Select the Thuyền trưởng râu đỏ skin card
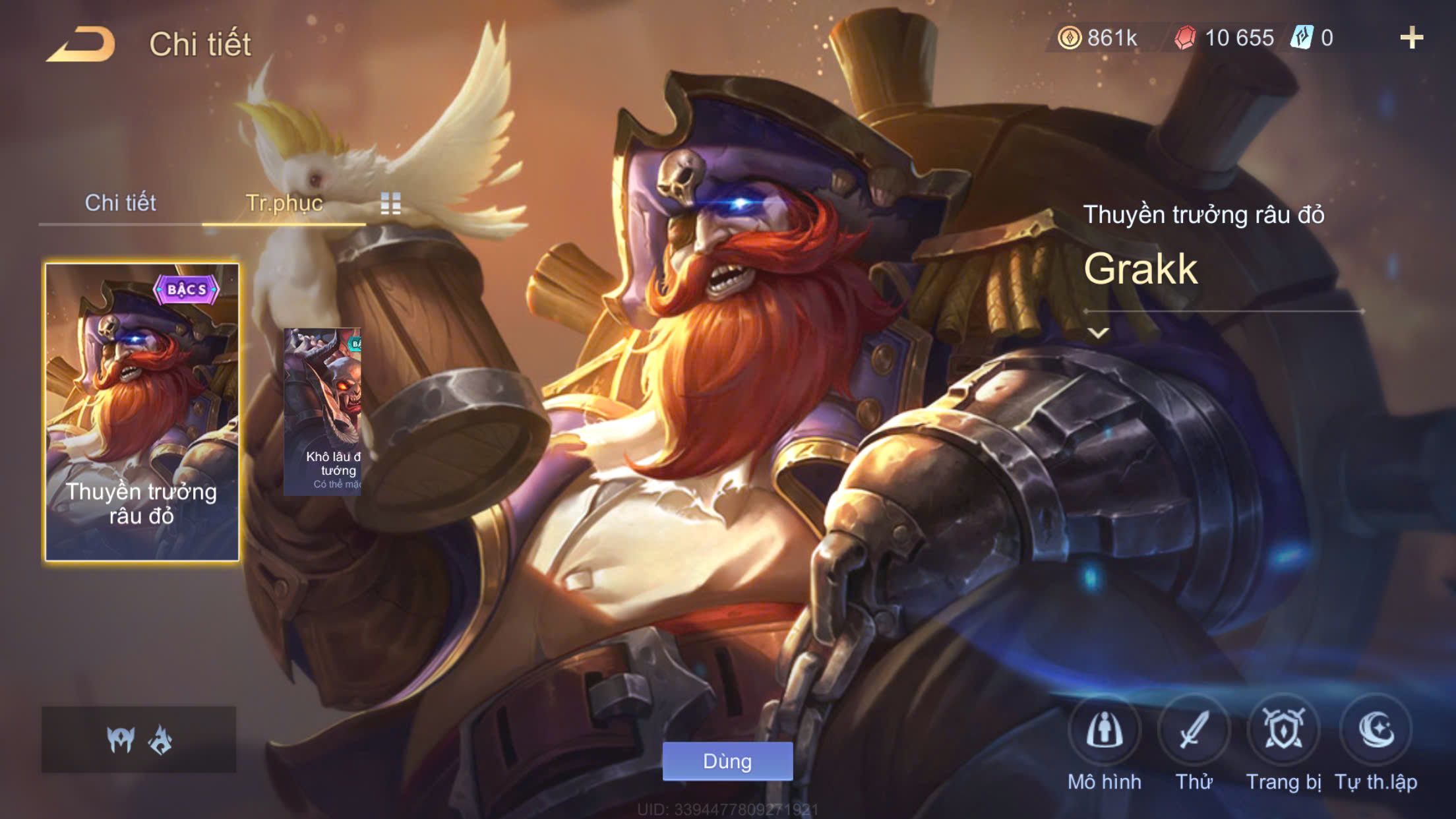 142,412
